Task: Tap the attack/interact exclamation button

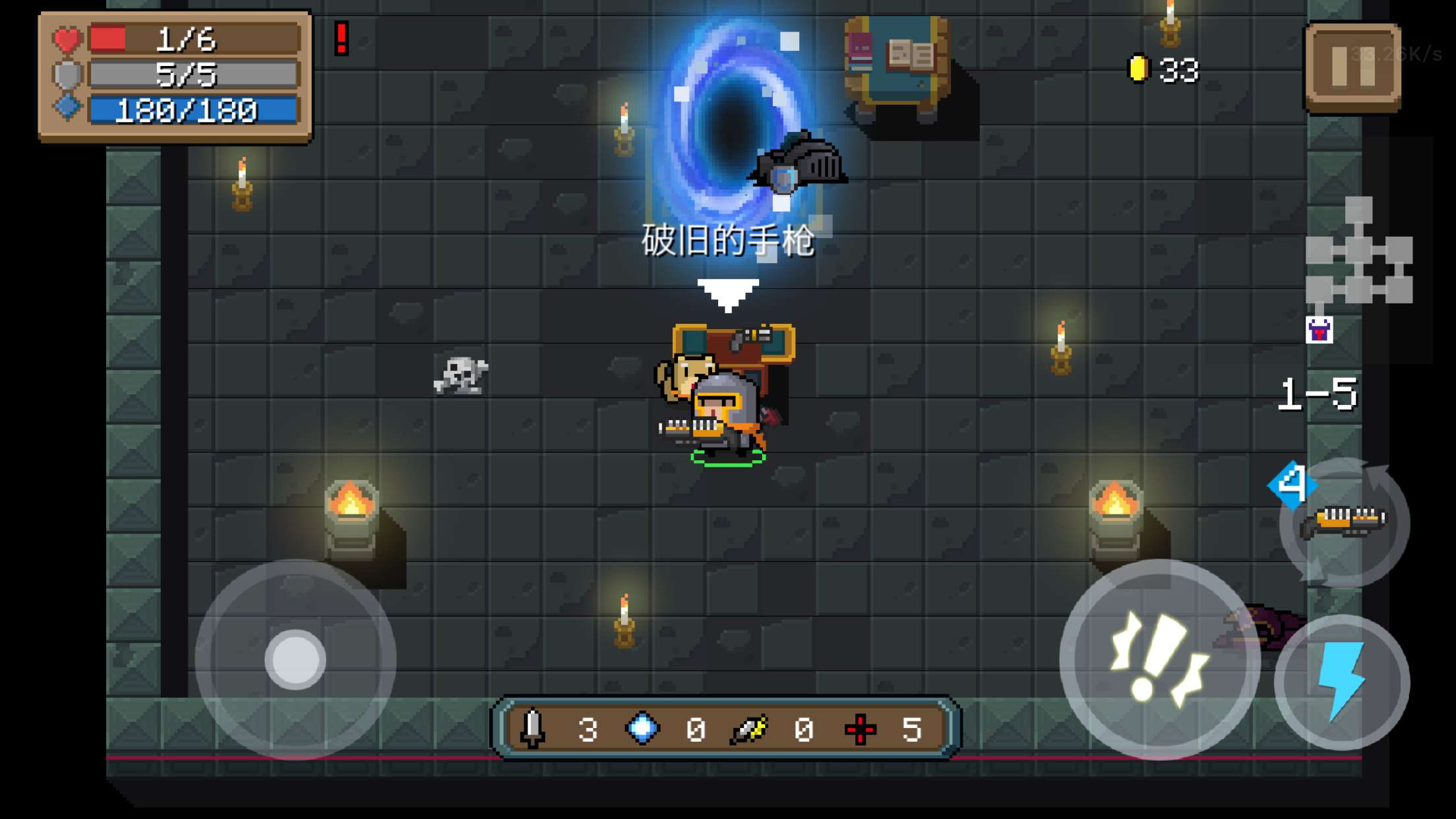Action: (x=1159, y=659)
